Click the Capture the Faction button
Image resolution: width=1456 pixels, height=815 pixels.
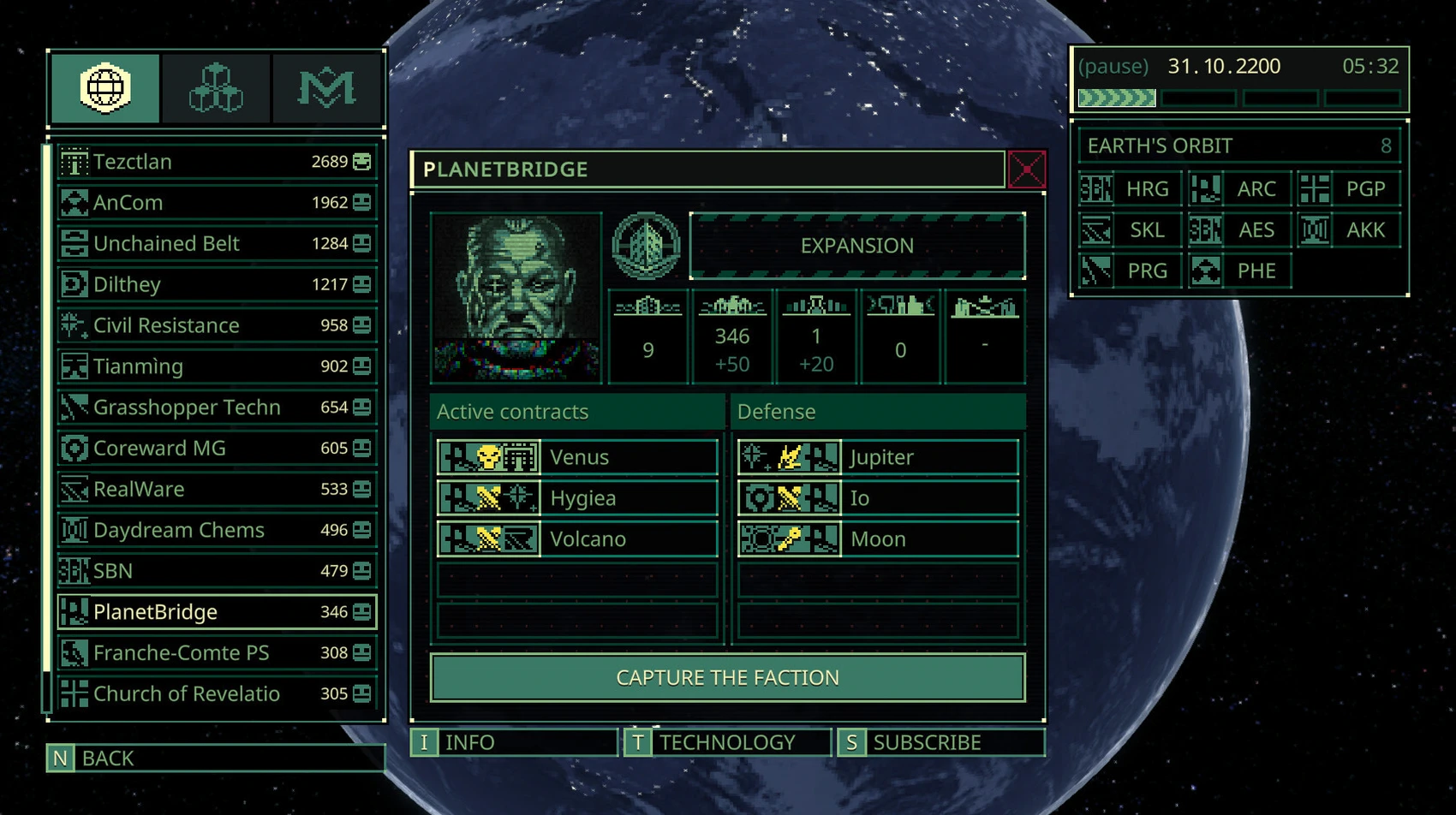(x=727, y=677)
